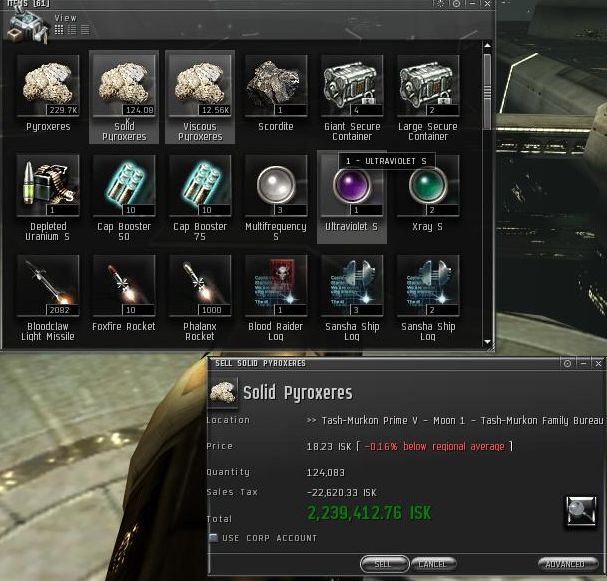Image resolution: width=607 pixels, height=581 pixels.
Task: Switch the Items window to icon view
Action: point(60,30)
